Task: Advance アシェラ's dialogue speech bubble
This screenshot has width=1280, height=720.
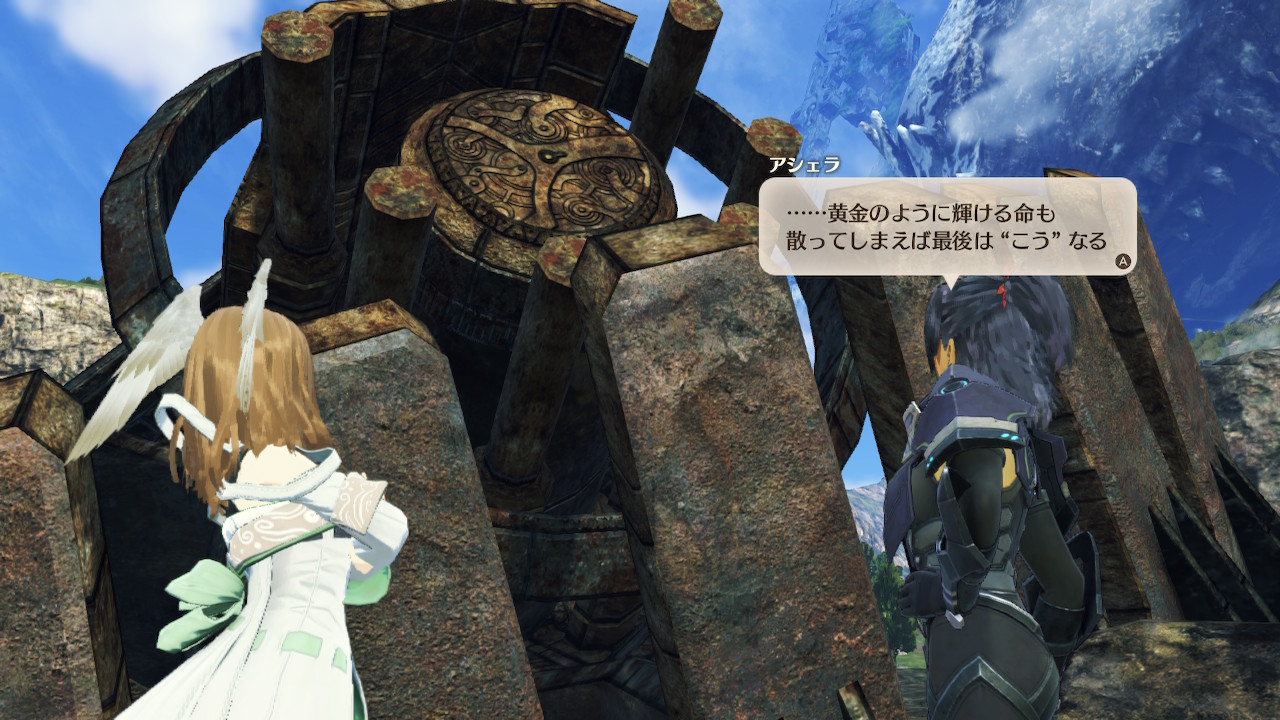Action: click(x=1123, y=261)
